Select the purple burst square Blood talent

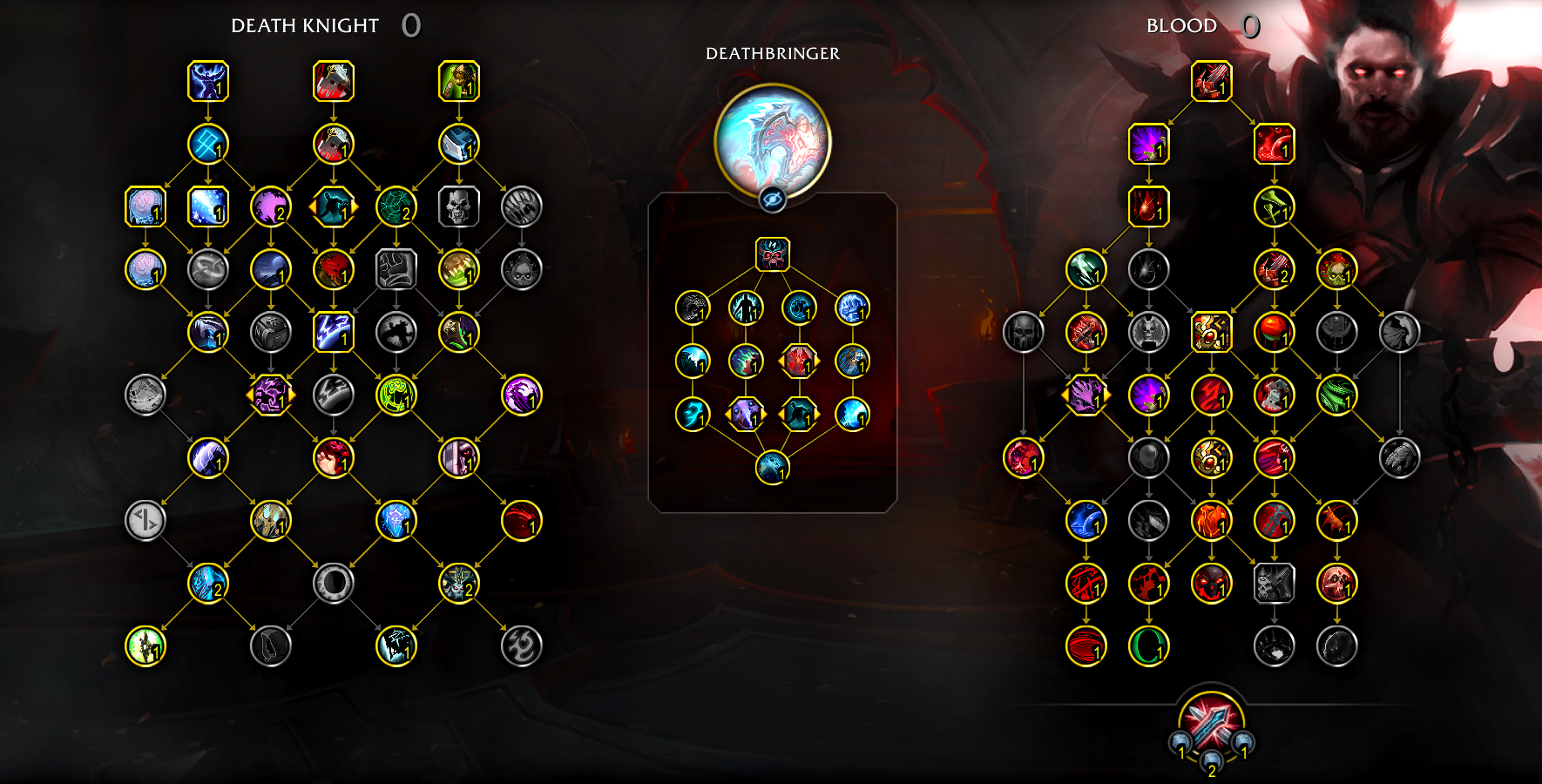pos(1148,145)
